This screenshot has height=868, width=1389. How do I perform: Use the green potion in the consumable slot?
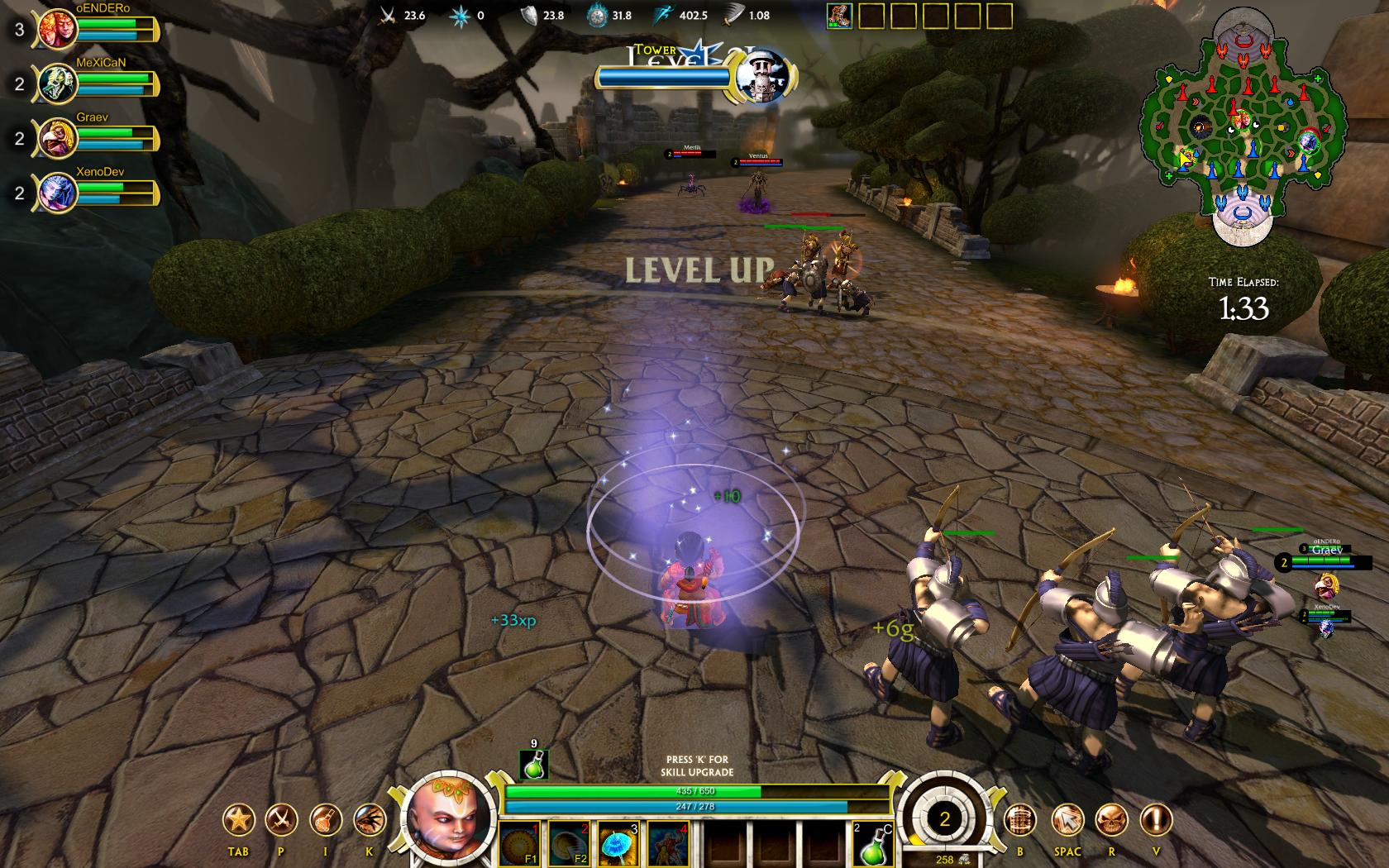[x=871, y=845]
